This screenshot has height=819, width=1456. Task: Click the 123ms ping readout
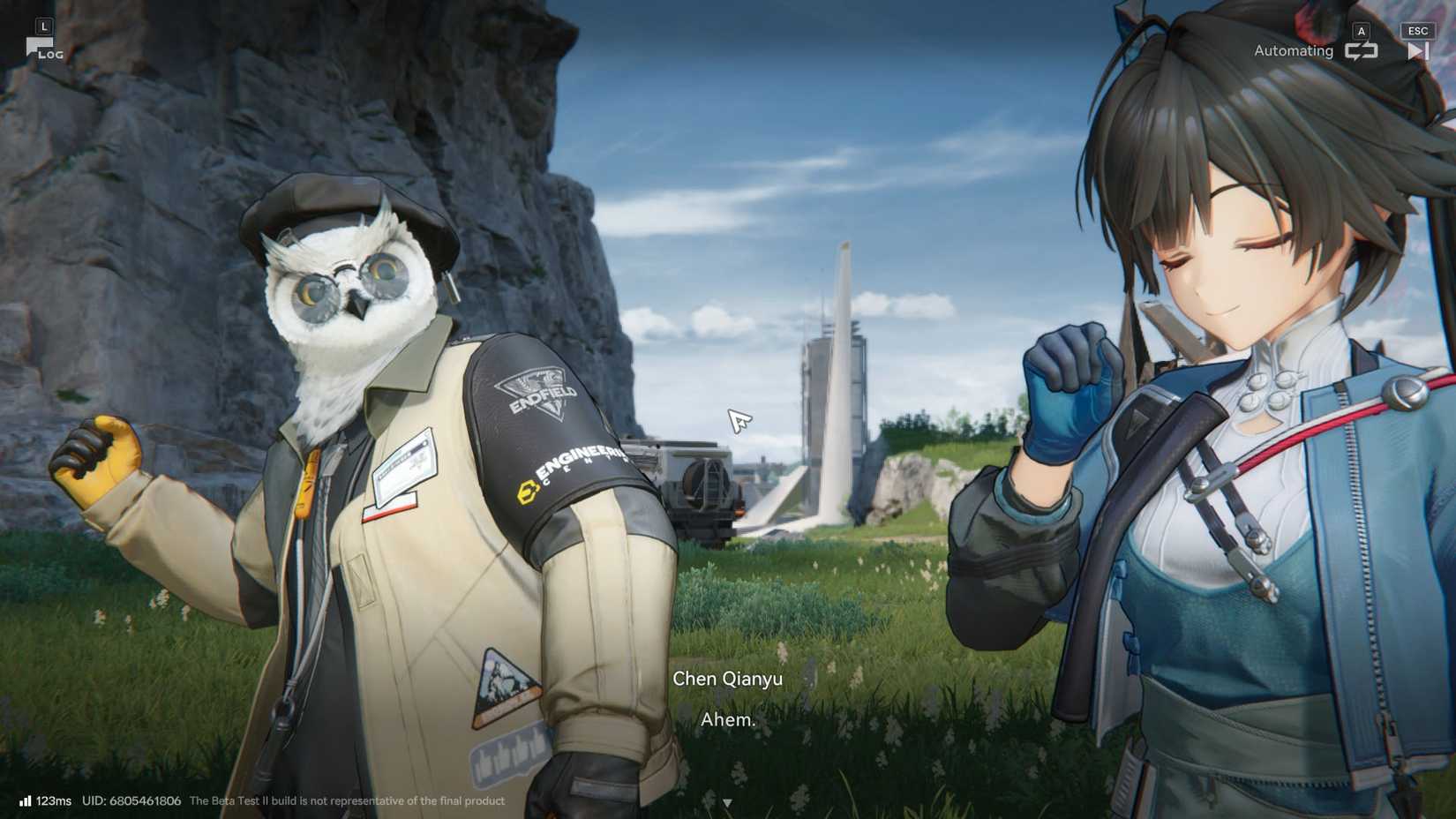click(53, 801)
